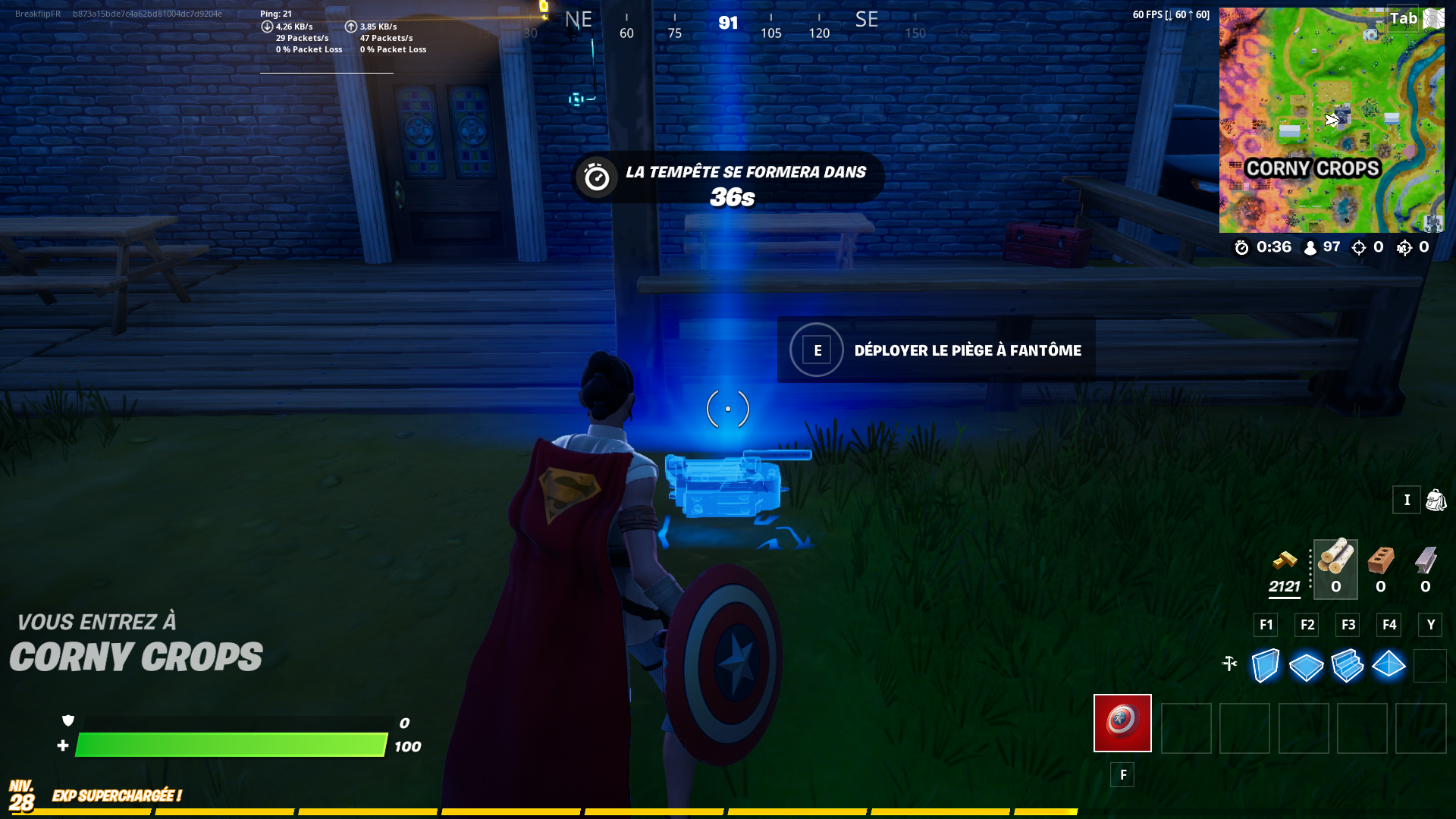Select the Captain America shield item slot

point(1122,724)
